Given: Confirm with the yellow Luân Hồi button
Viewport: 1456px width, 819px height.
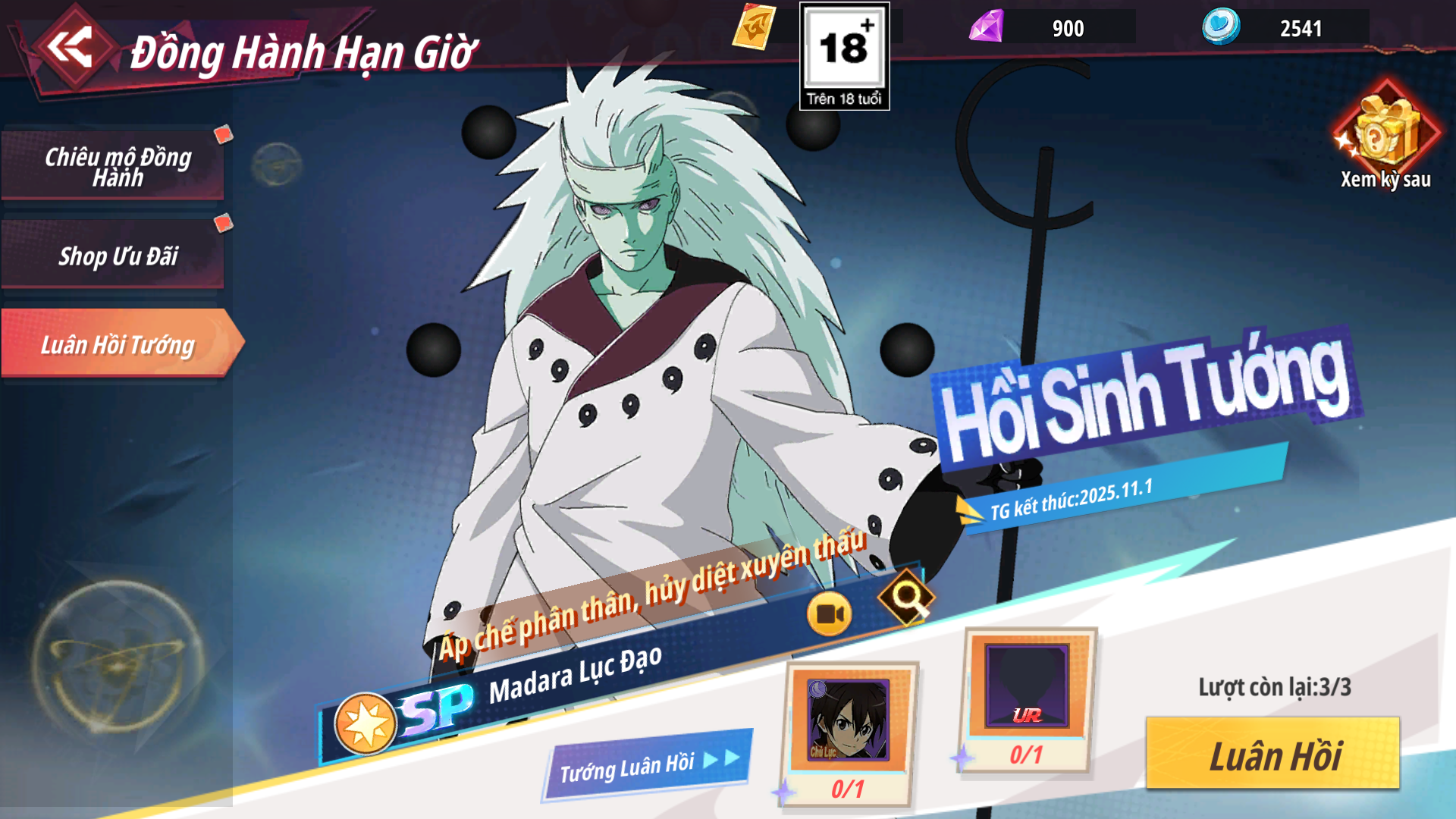Looking at the screenshot, I should tap(1272, 755).
